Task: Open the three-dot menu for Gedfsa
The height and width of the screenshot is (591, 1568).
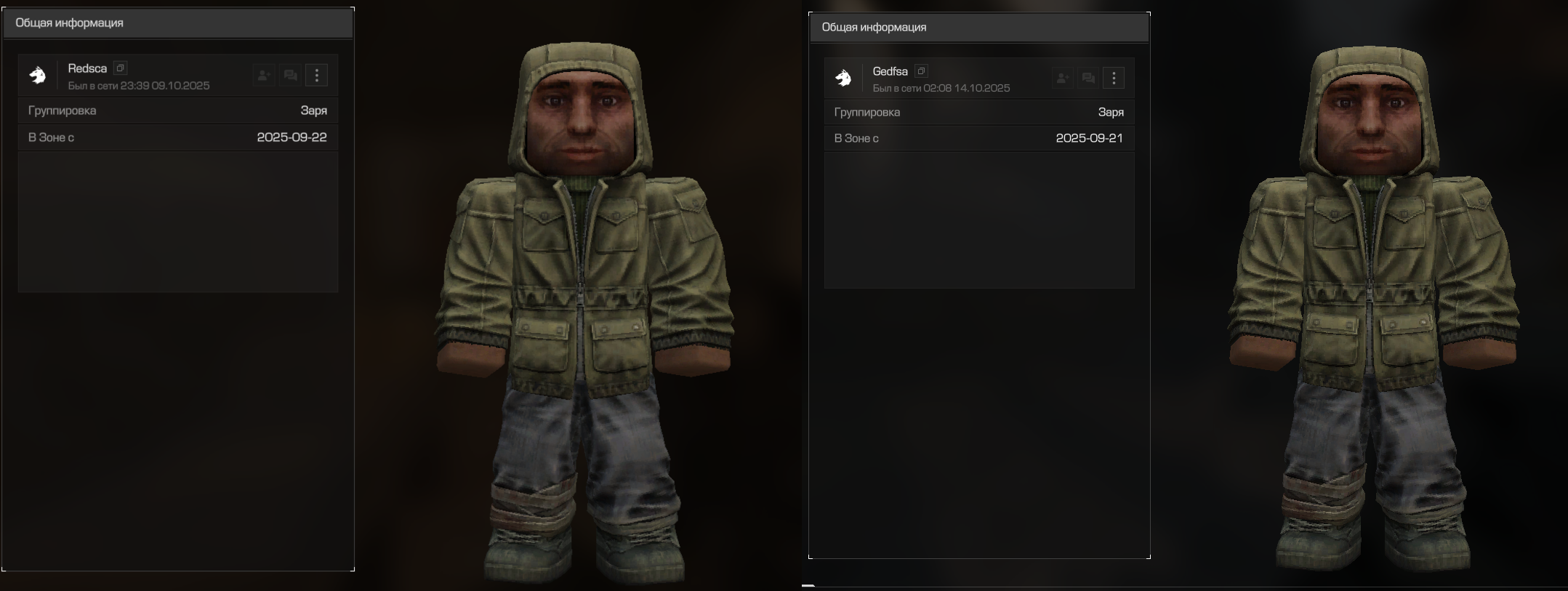Action: pyautogui.click(x=1114, y=78)
